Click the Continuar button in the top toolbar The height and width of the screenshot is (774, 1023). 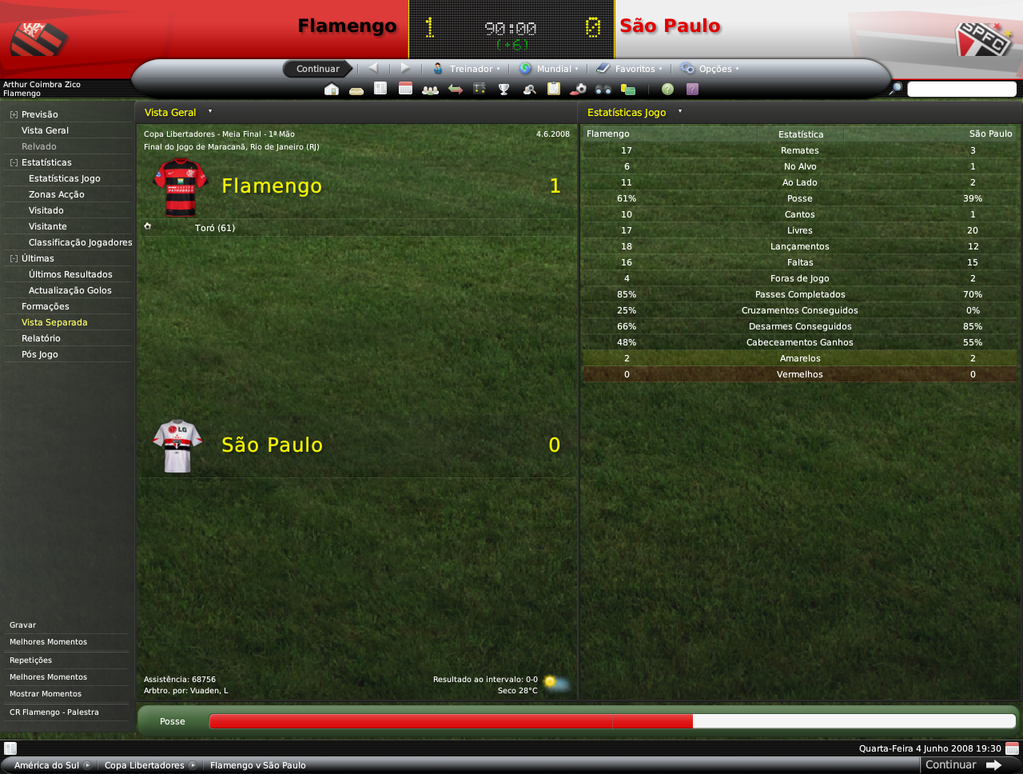click(318, 69)
